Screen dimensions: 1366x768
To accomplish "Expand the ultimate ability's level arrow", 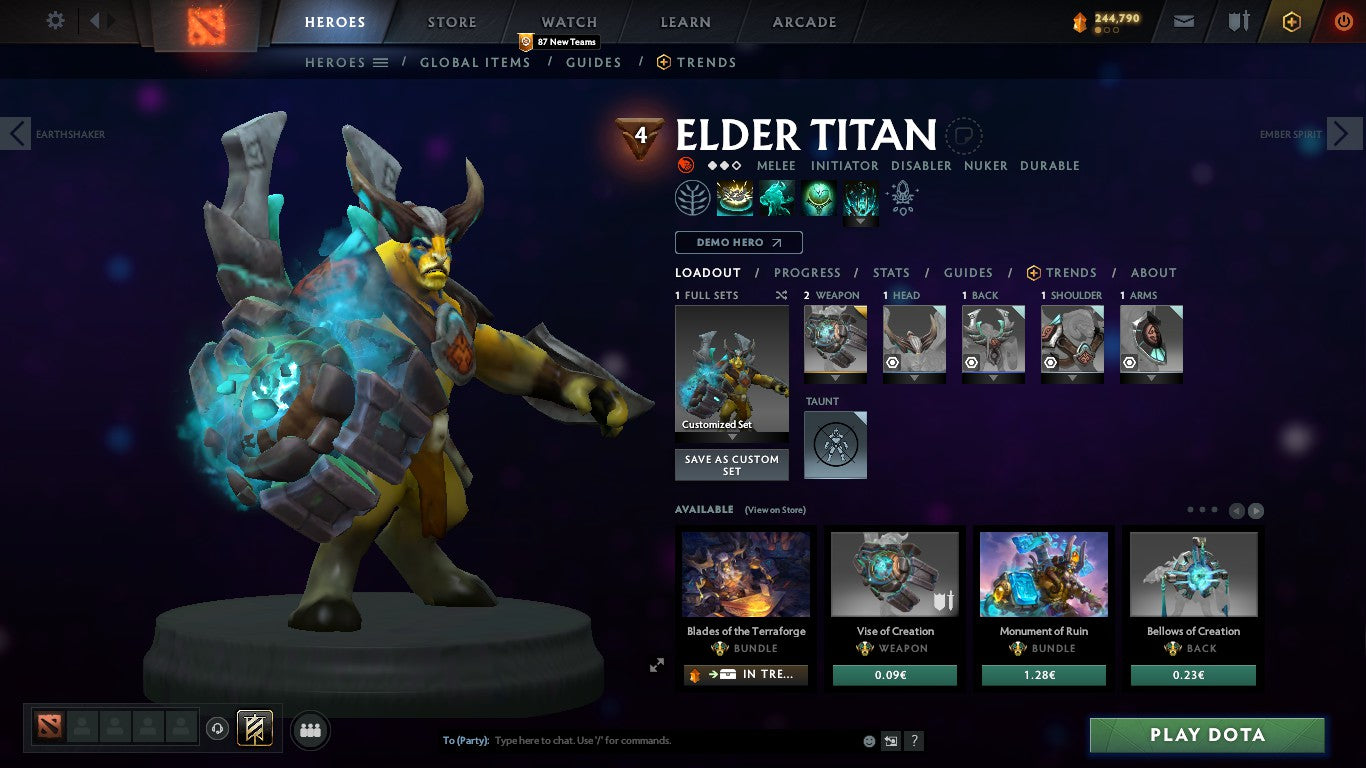I will click(x=860, y=221).
